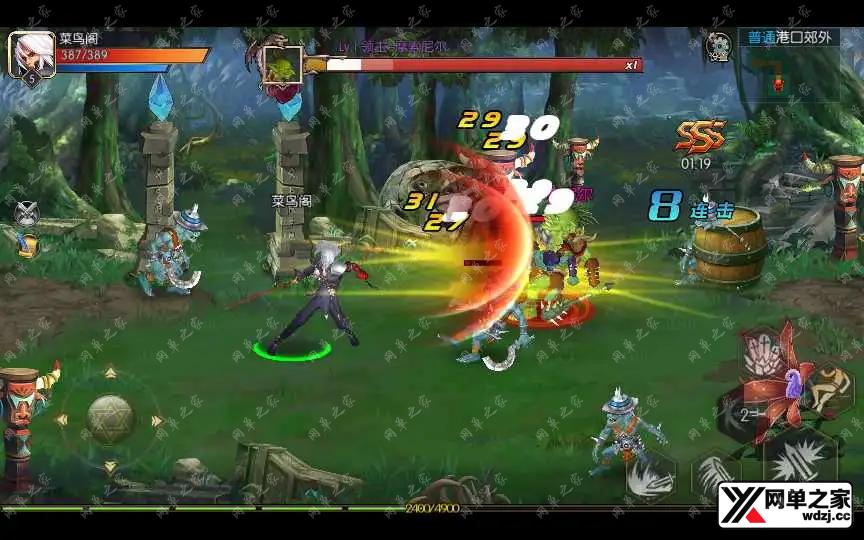Tap the joystick's up arrow
The width and height of the screenshot is (864, 540).
(110, 373)
